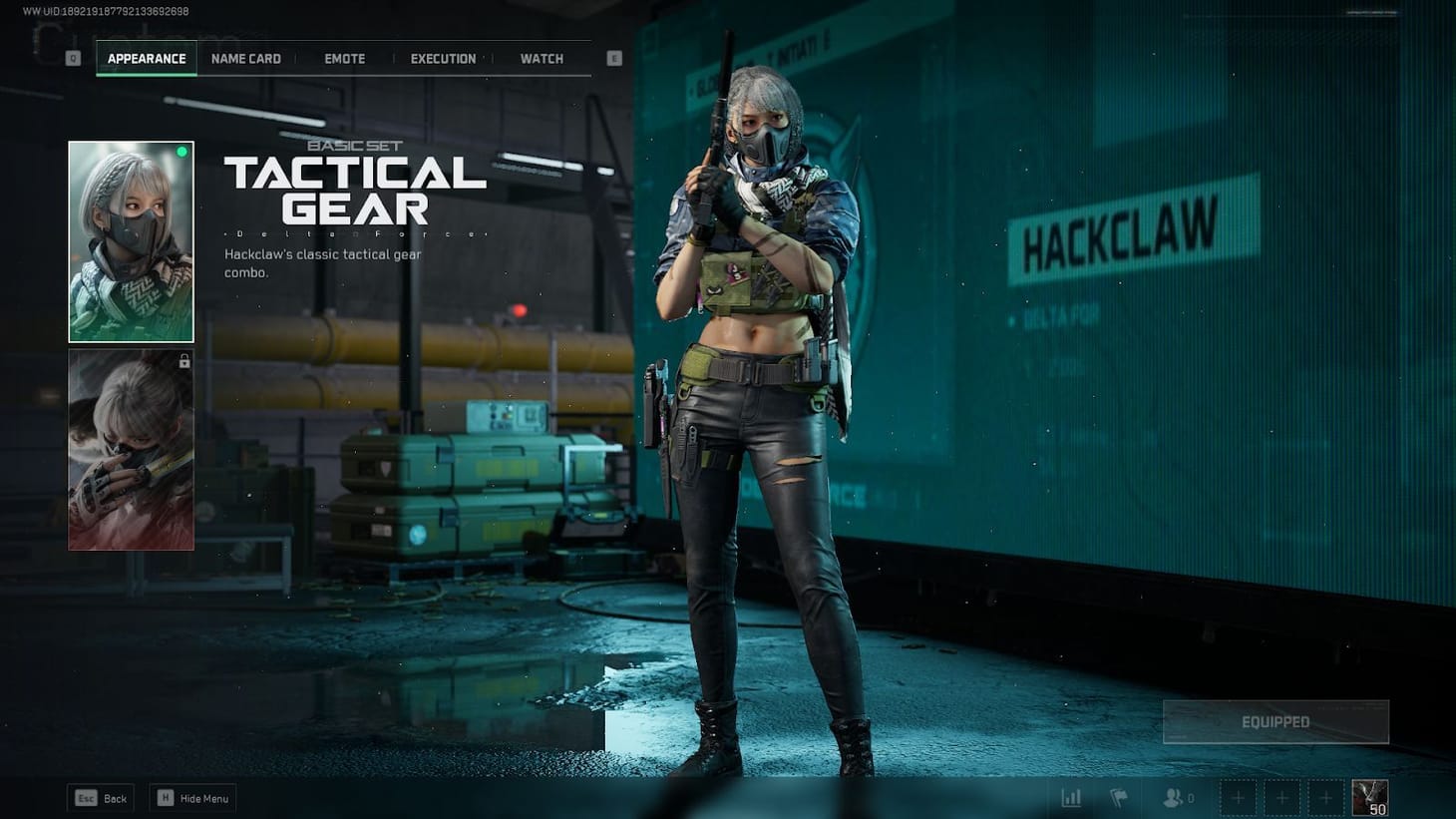This screenshot has height=819, width=1456.
Task: Select the equipped Tactical Gear skin thumbnail
Action: point(131,240)
